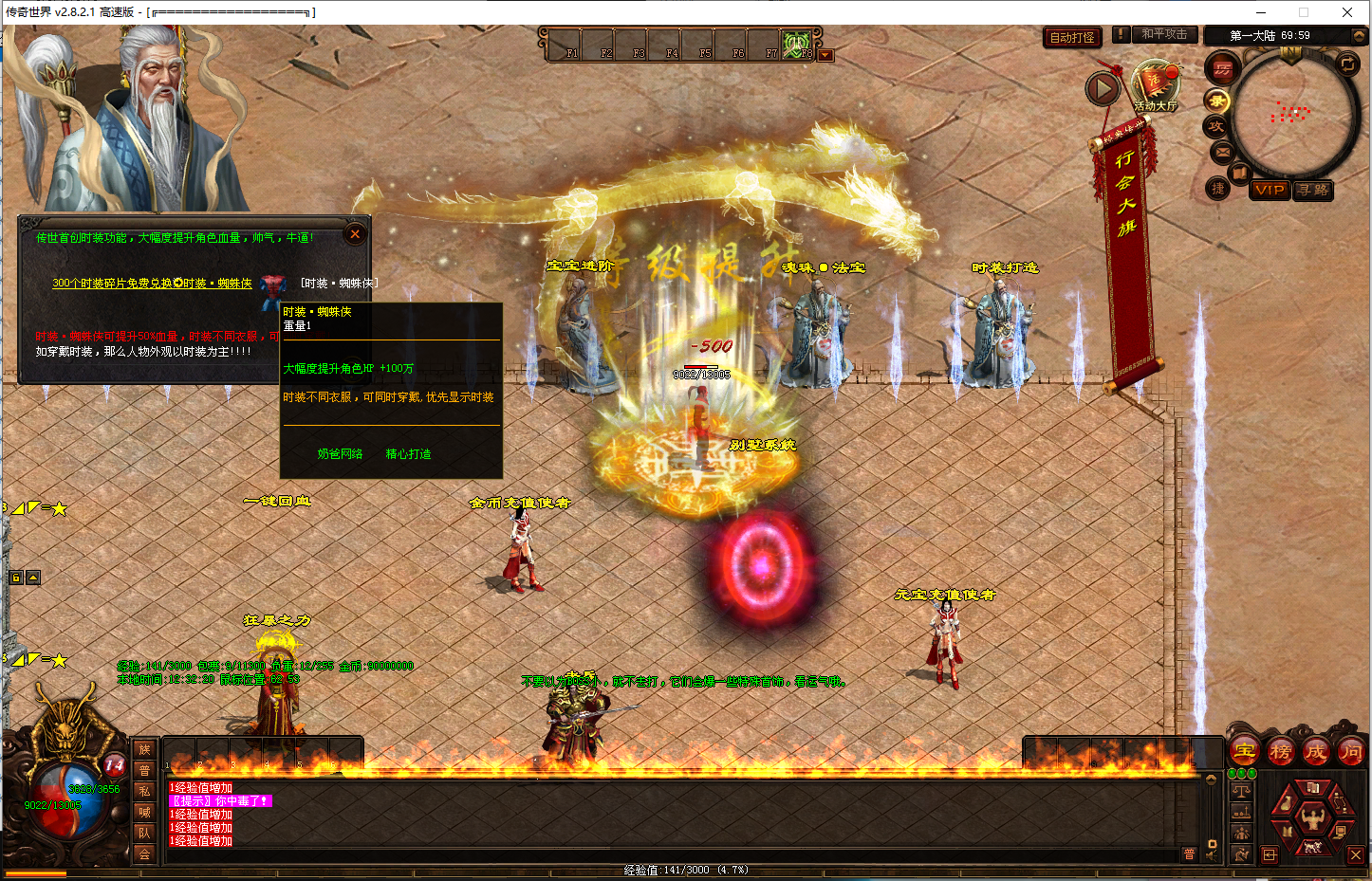Click the minimap refresh arrows icon
Screen dimensions: 1372x881
coord(1347,64)
